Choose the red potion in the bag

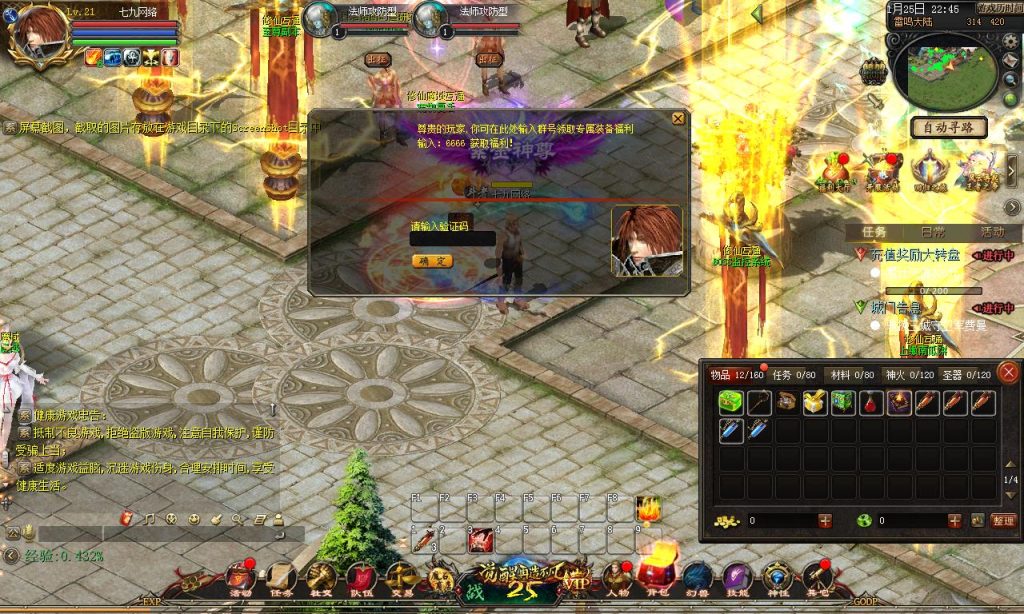[871, 403]
